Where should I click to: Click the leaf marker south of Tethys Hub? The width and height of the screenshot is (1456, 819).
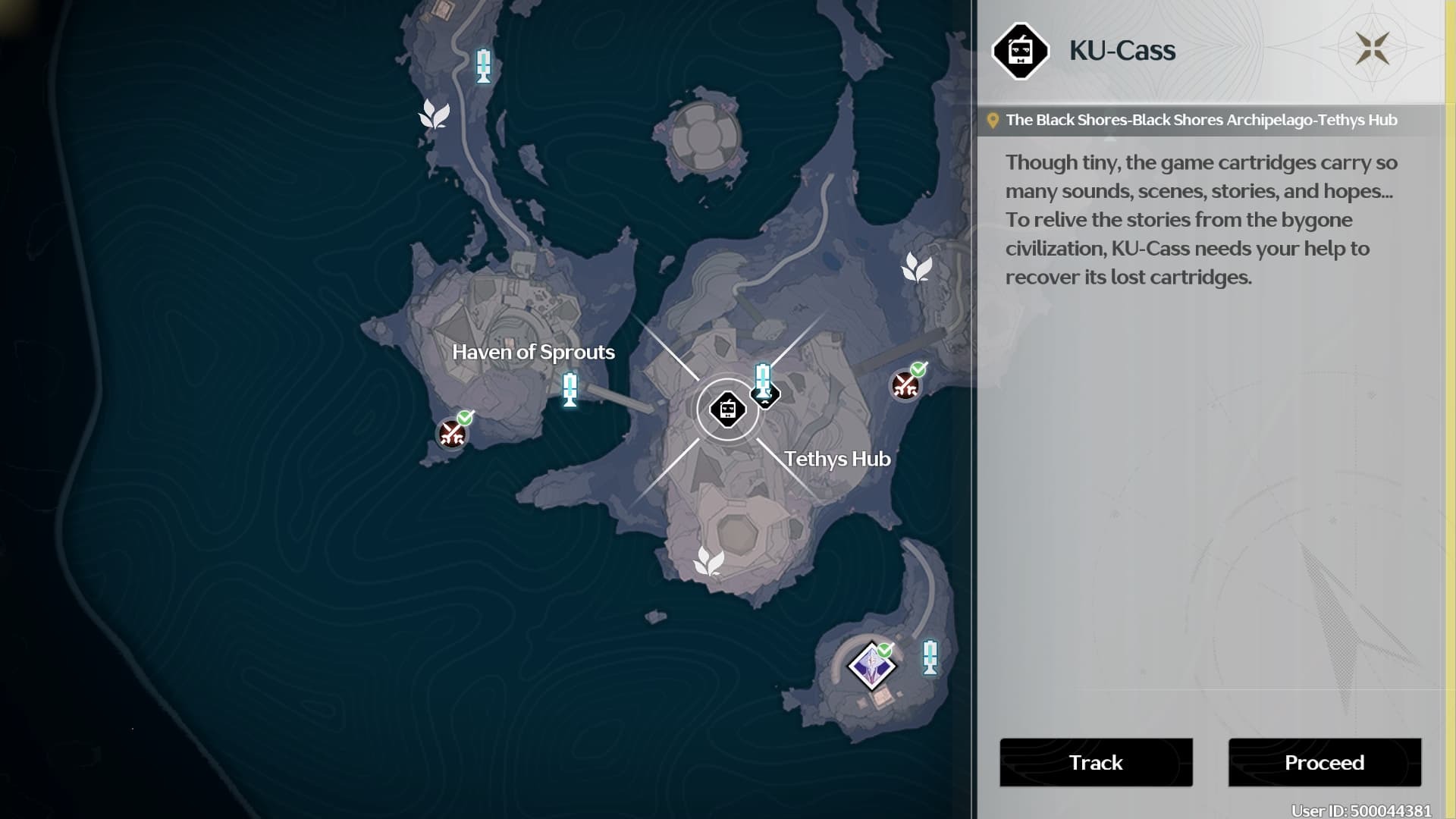(x=709, y=562)
